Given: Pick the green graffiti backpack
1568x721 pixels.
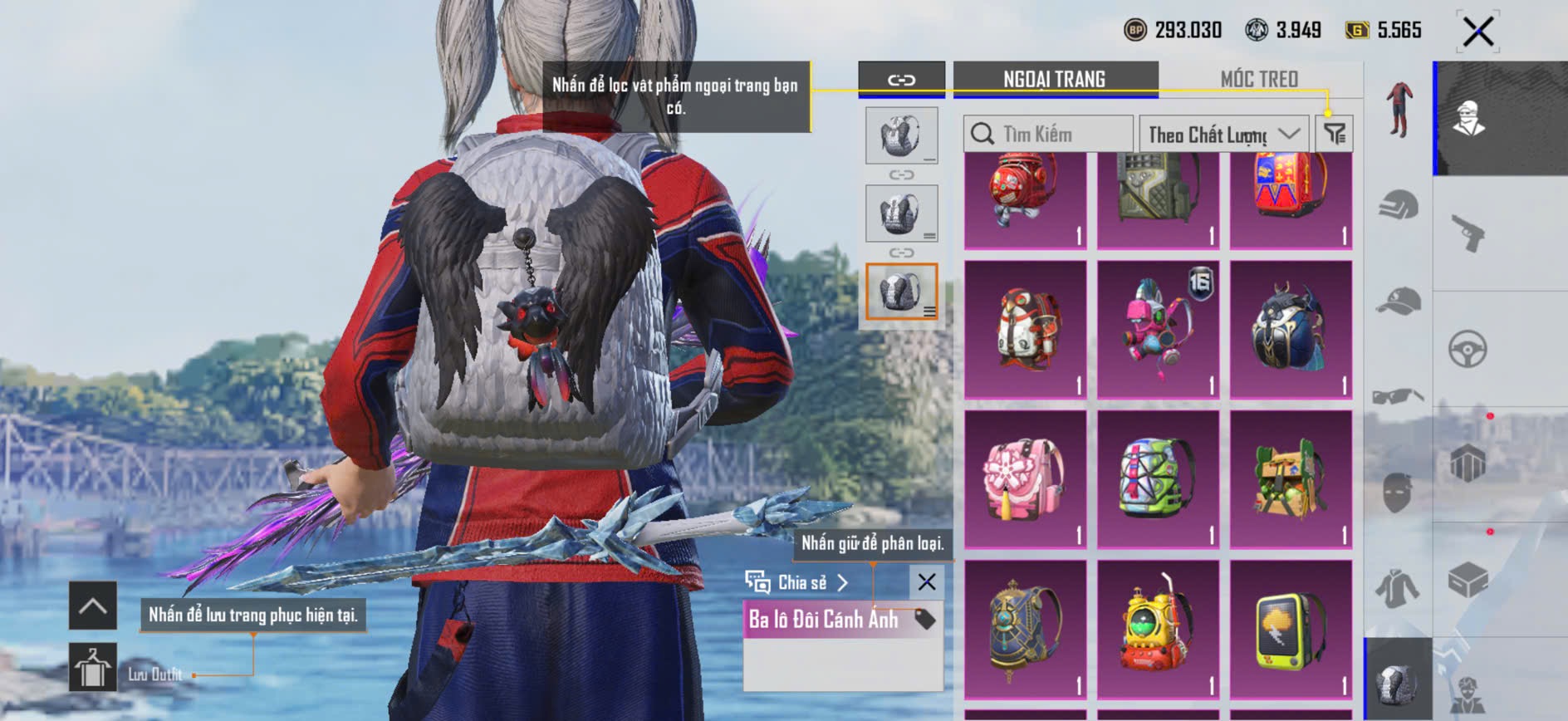Looking at the screenshot, I should pyautogui.click(x=1158, y=479).
